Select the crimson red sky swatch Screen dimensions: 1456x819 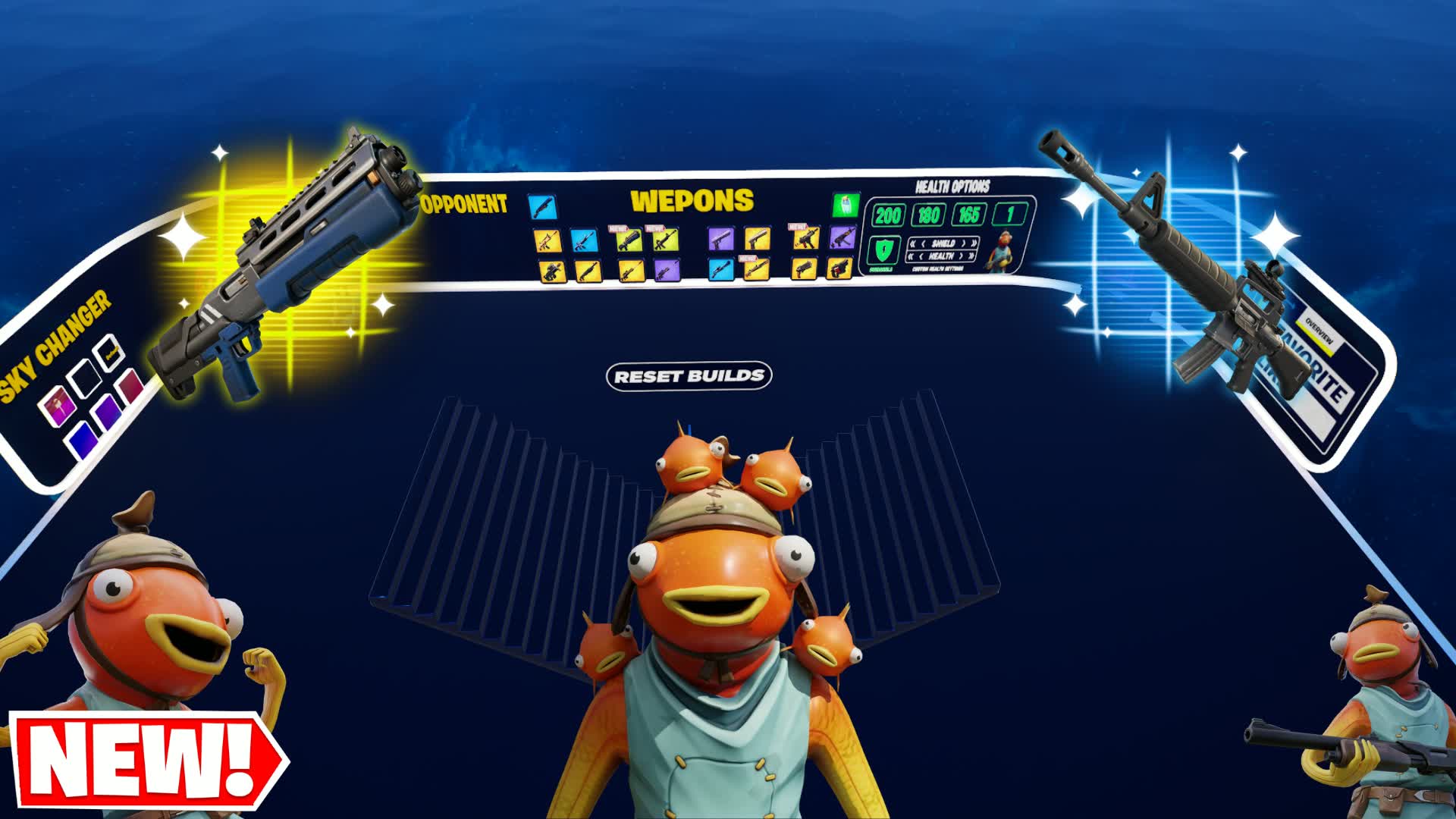pyautogui.click(x=130, y=385)
